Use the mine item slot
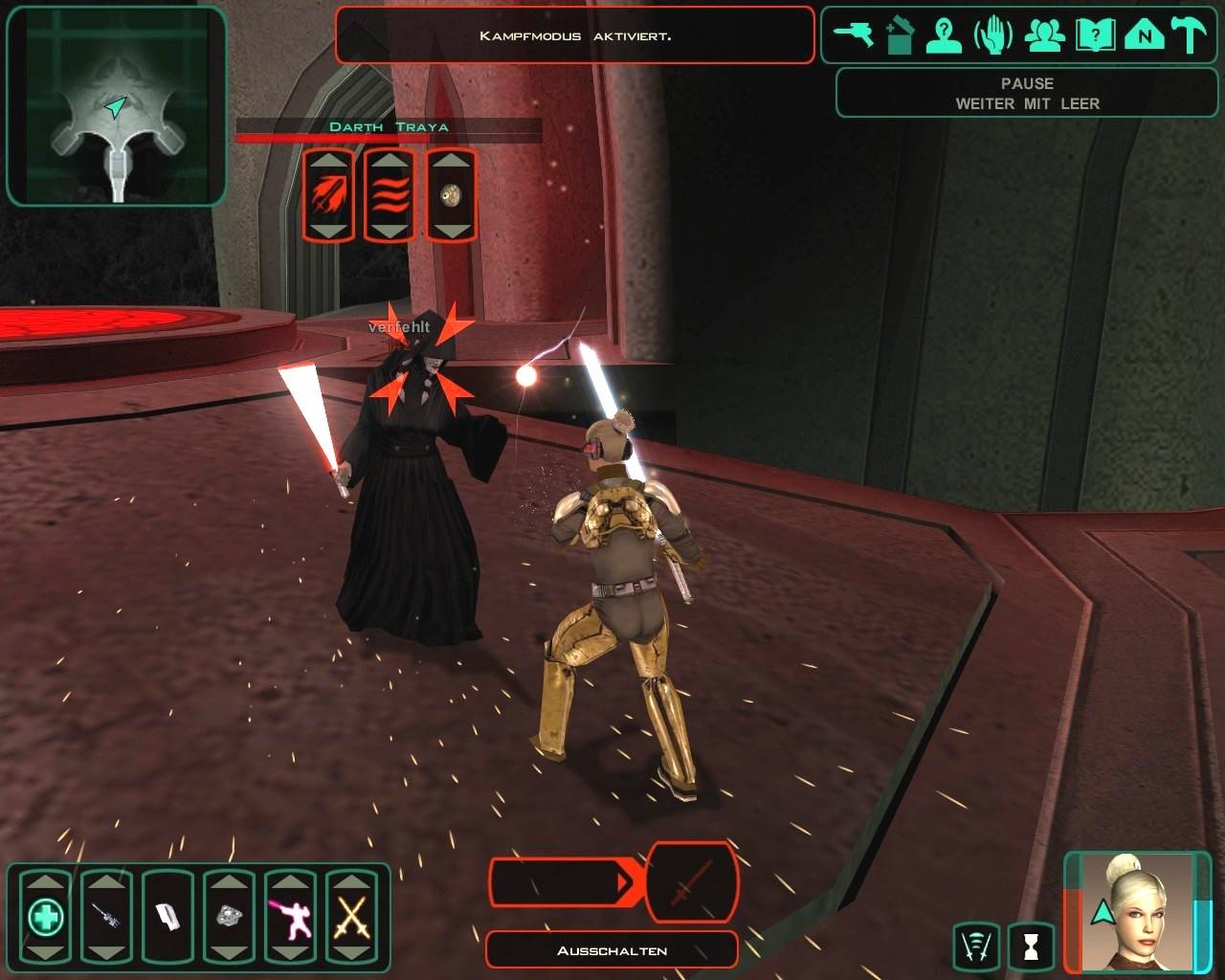1225x980 pixels. pos(229,918)
